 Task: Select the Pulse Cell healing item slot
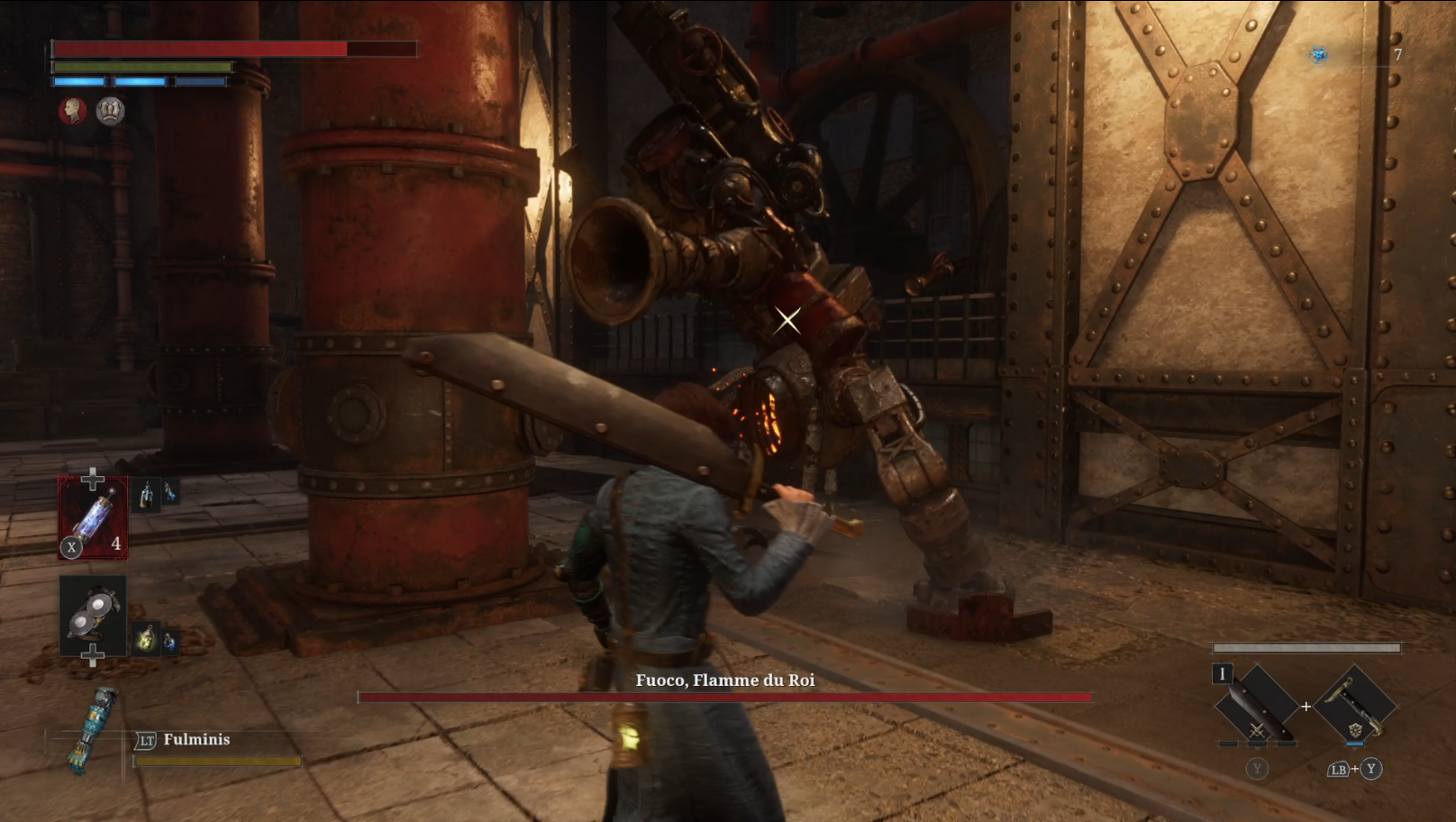[x=93, y=518]
